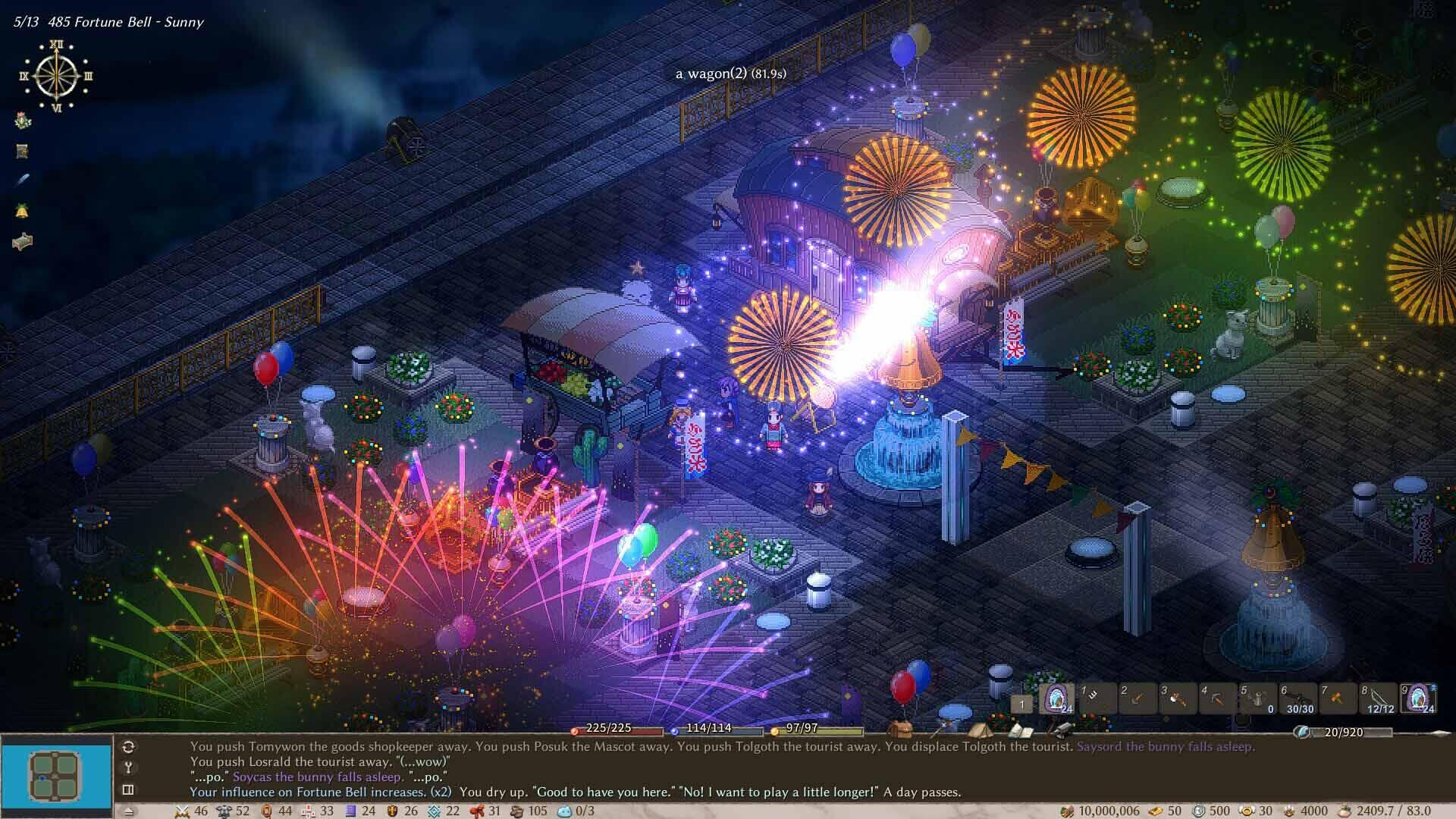Image resolution: width=1456 pixels, height=819 pixels.
Task: Ring the golden bell icon on the left sidebar
Action: (20, 209)
